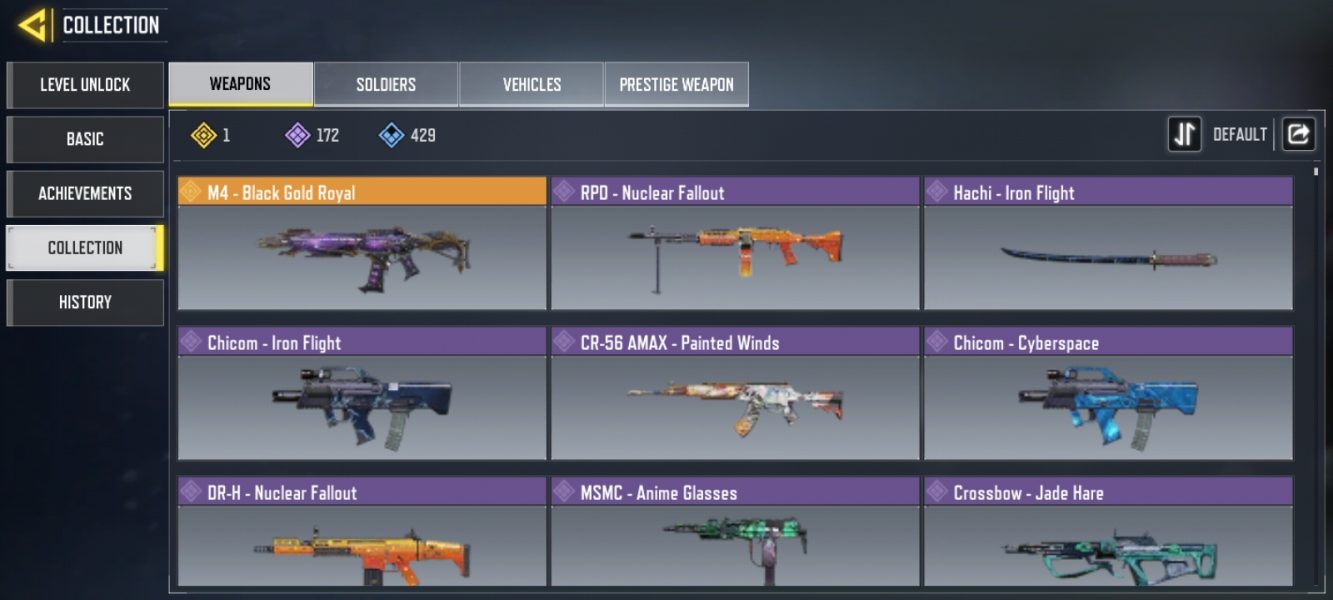Screen dimensions: 1333x600
Task: Click the share icon button
Action: pyautogui.click(x=1298, y=134)
